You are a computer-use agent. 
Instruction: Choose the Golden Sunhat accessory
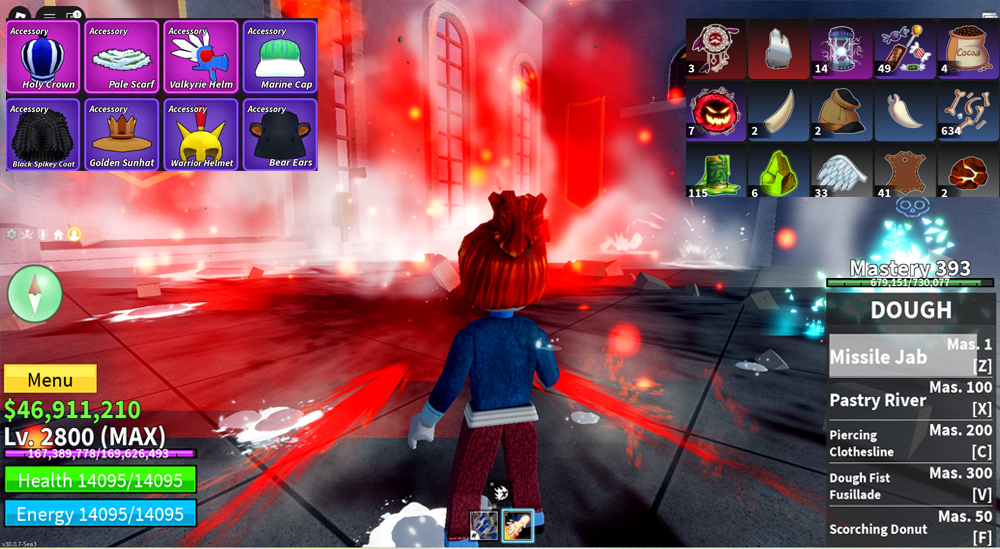pos(122,134)
